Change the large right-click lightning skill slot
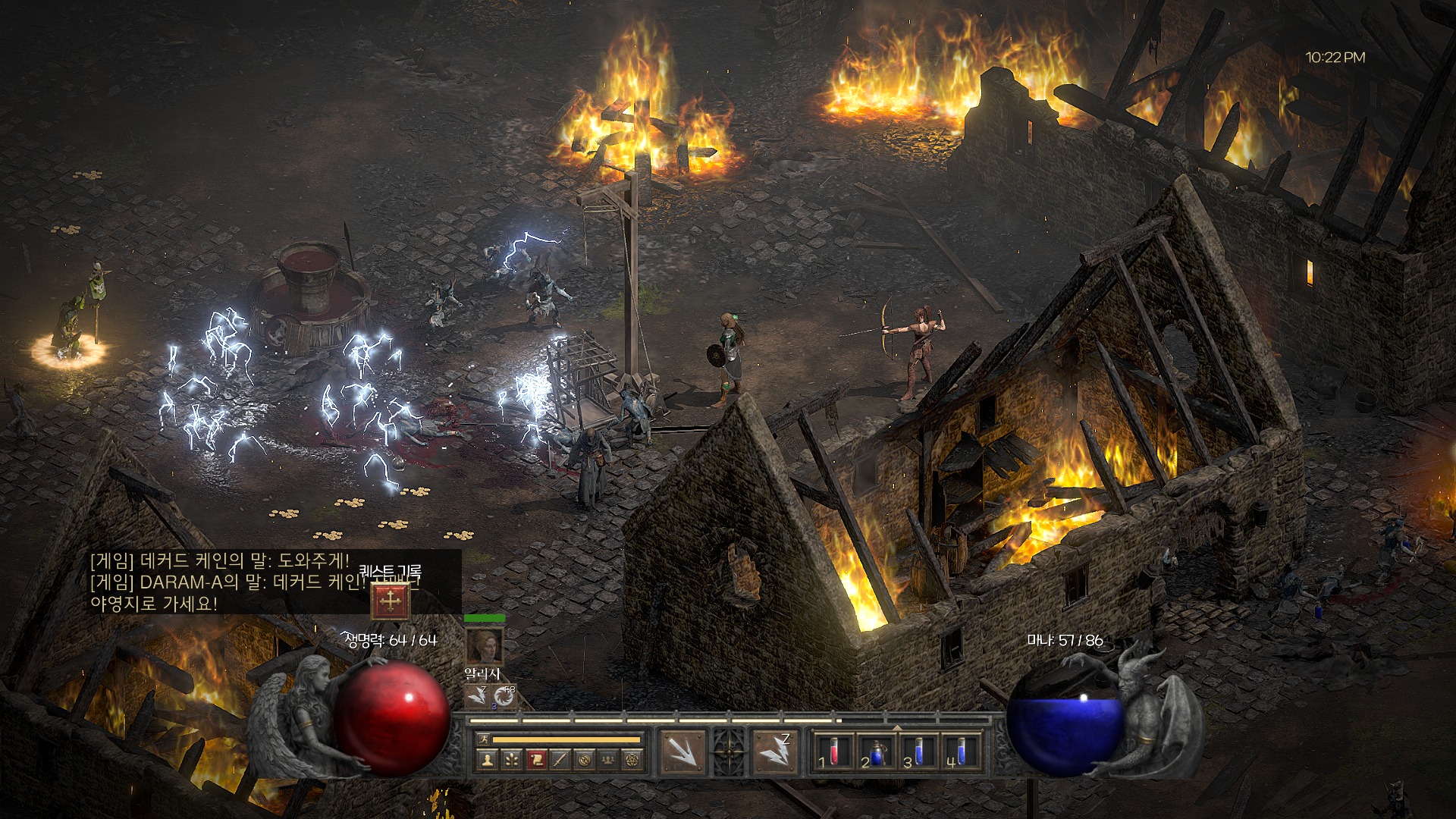This screenshot has width=1456, height=819. (x=775, y=752)
